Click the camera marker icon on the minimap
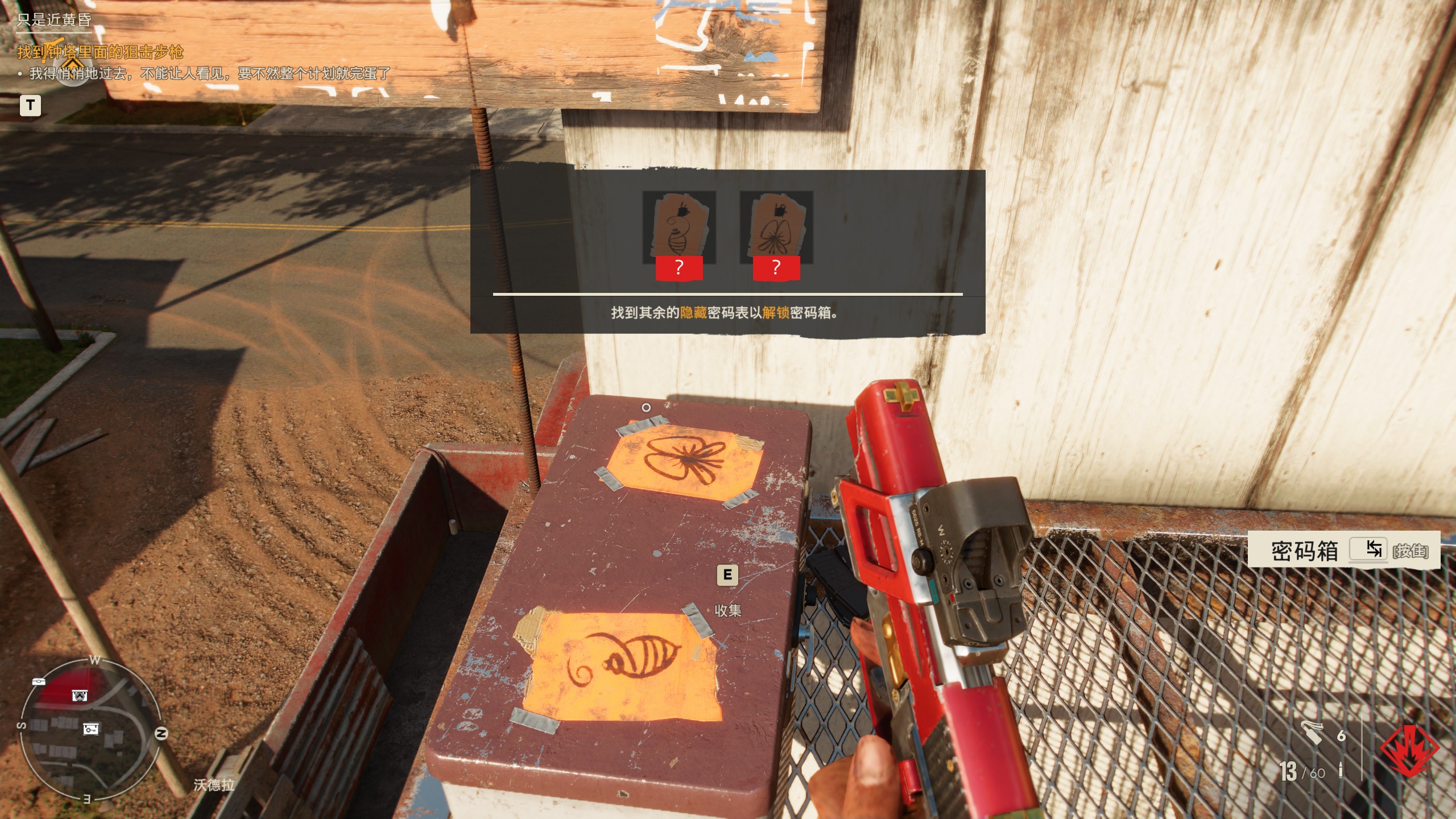This screenshot has width=1456, height=819. [x=79, y=696]
